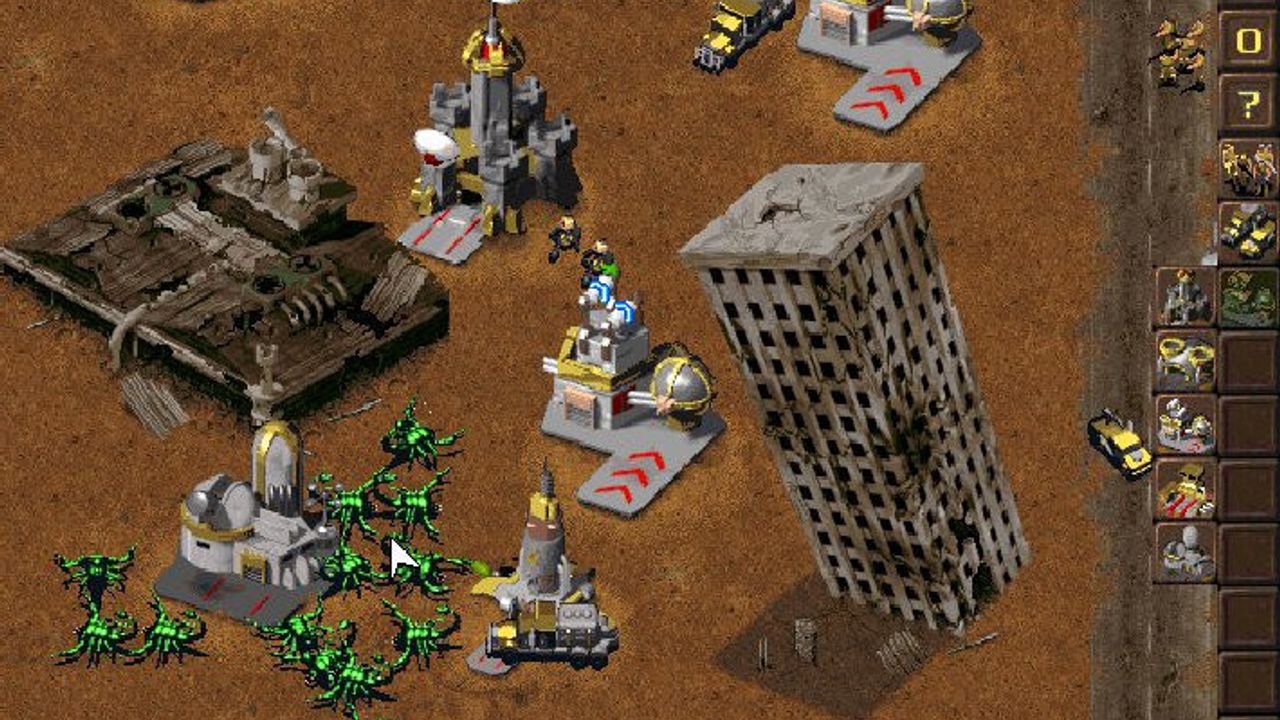Select the red-striped landing pad building icon
The image size is (1280, 720).
click(x=1185, y=489)
